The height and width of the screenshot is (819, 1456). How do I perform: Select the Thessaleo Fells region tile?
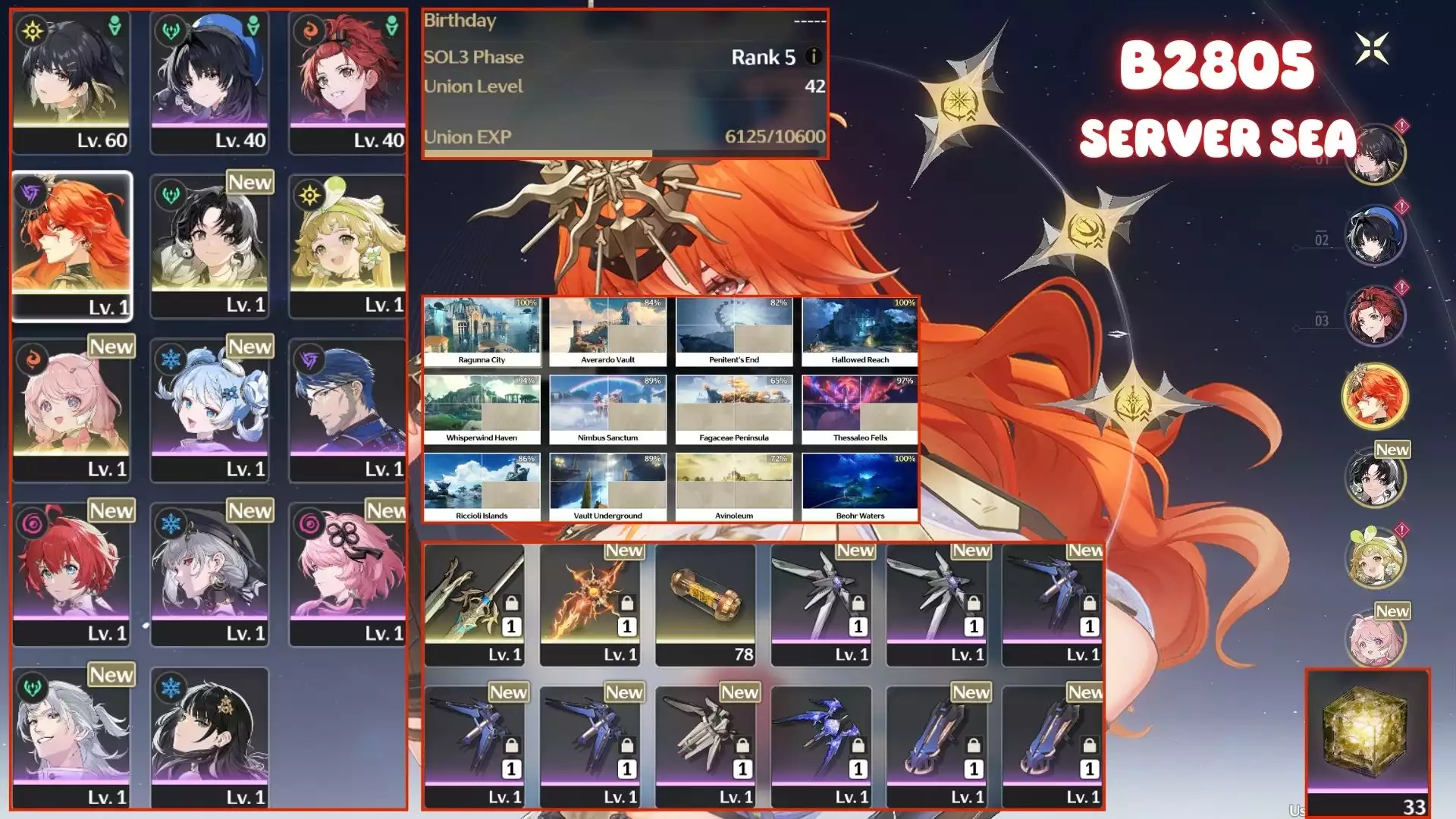[860, 409]
